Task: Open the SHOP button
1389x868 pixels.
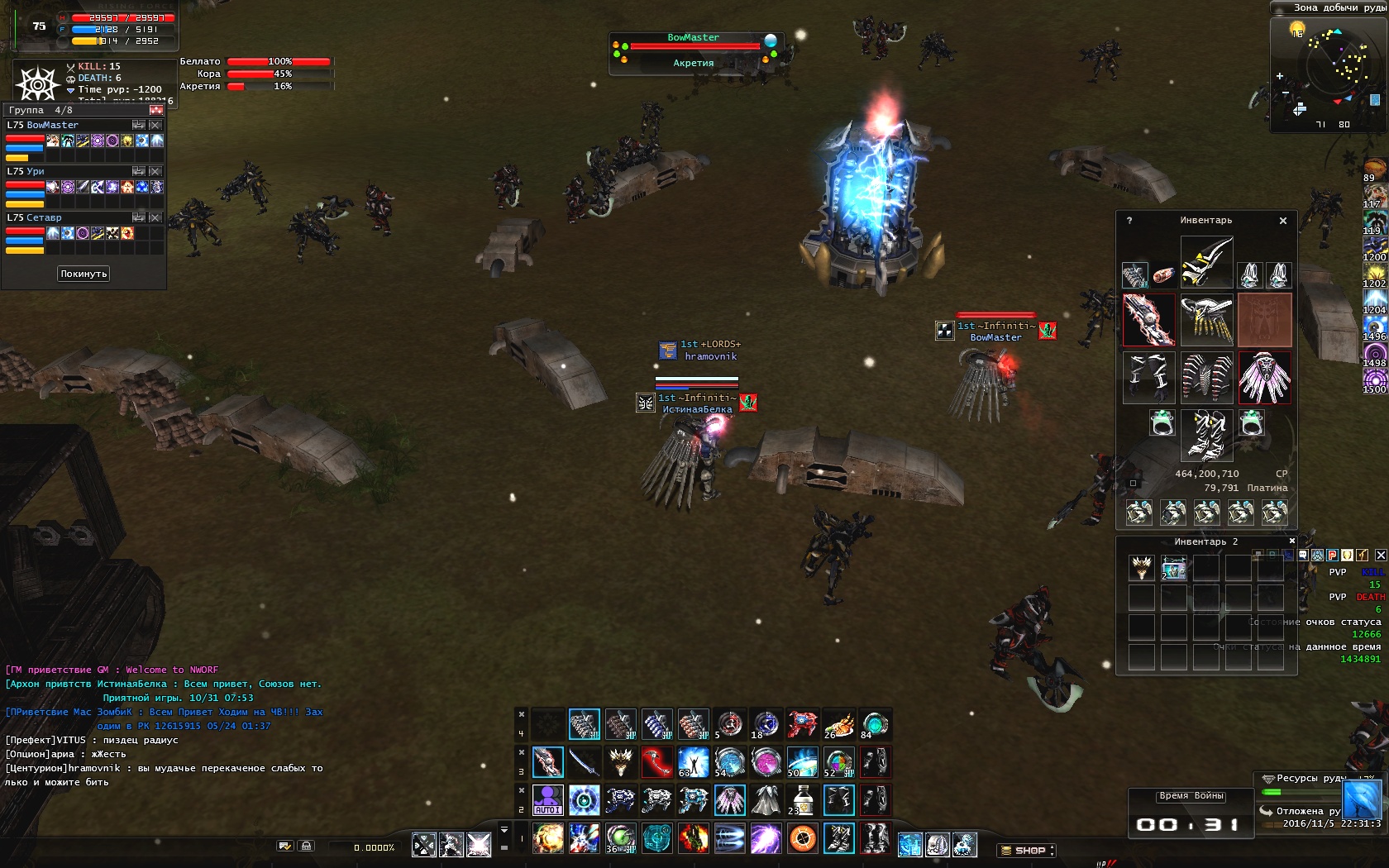Action: (x=1026, y=850)
